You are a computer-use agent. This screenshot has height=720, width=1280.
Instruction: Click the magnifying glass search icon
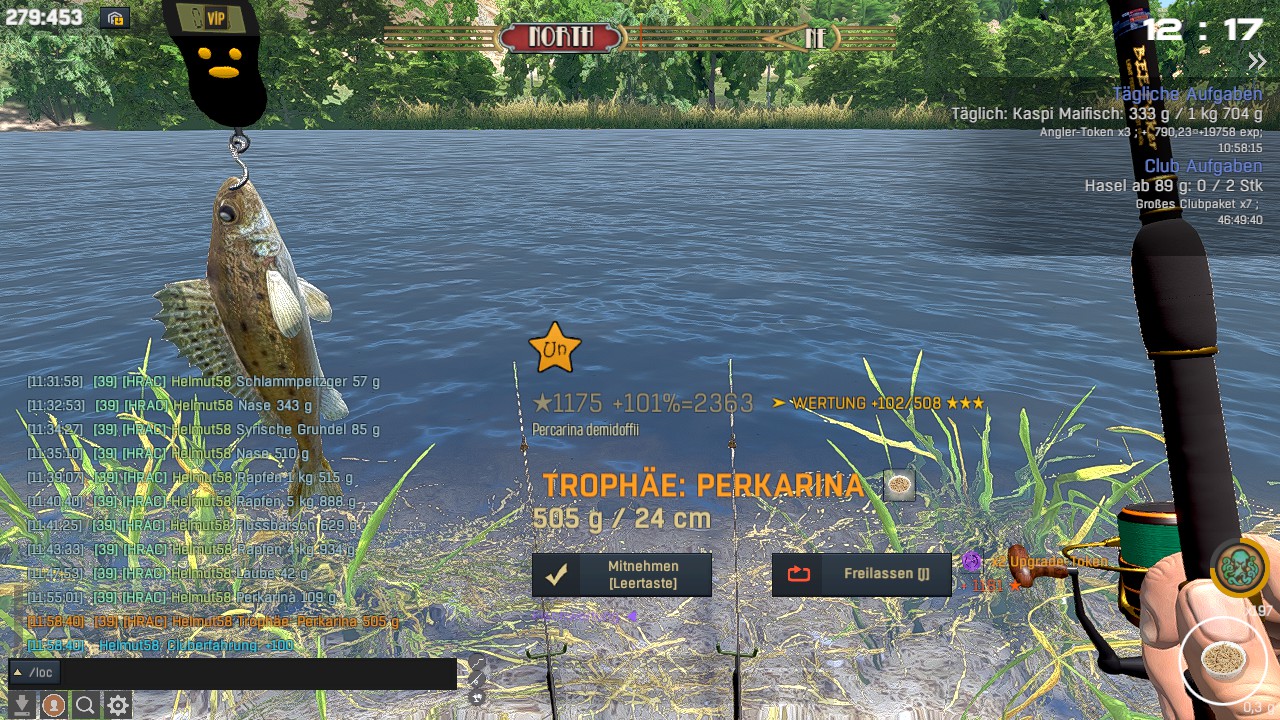(86, 705)
